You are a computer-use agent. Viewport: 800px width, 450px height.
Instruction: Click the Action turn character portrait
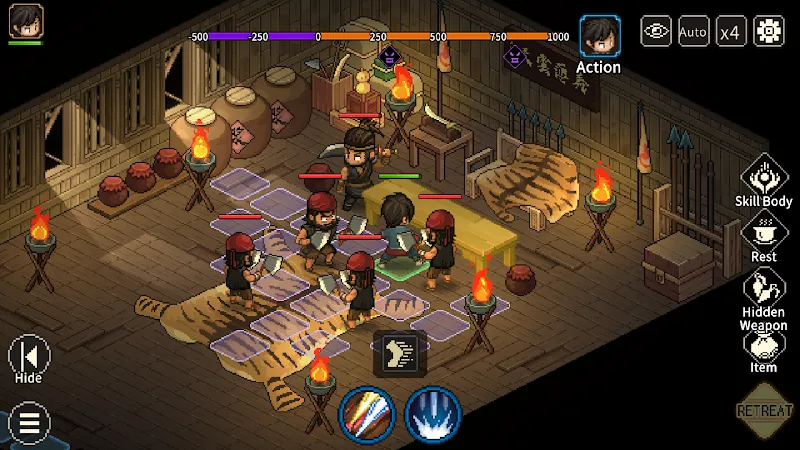click(599, 36)
